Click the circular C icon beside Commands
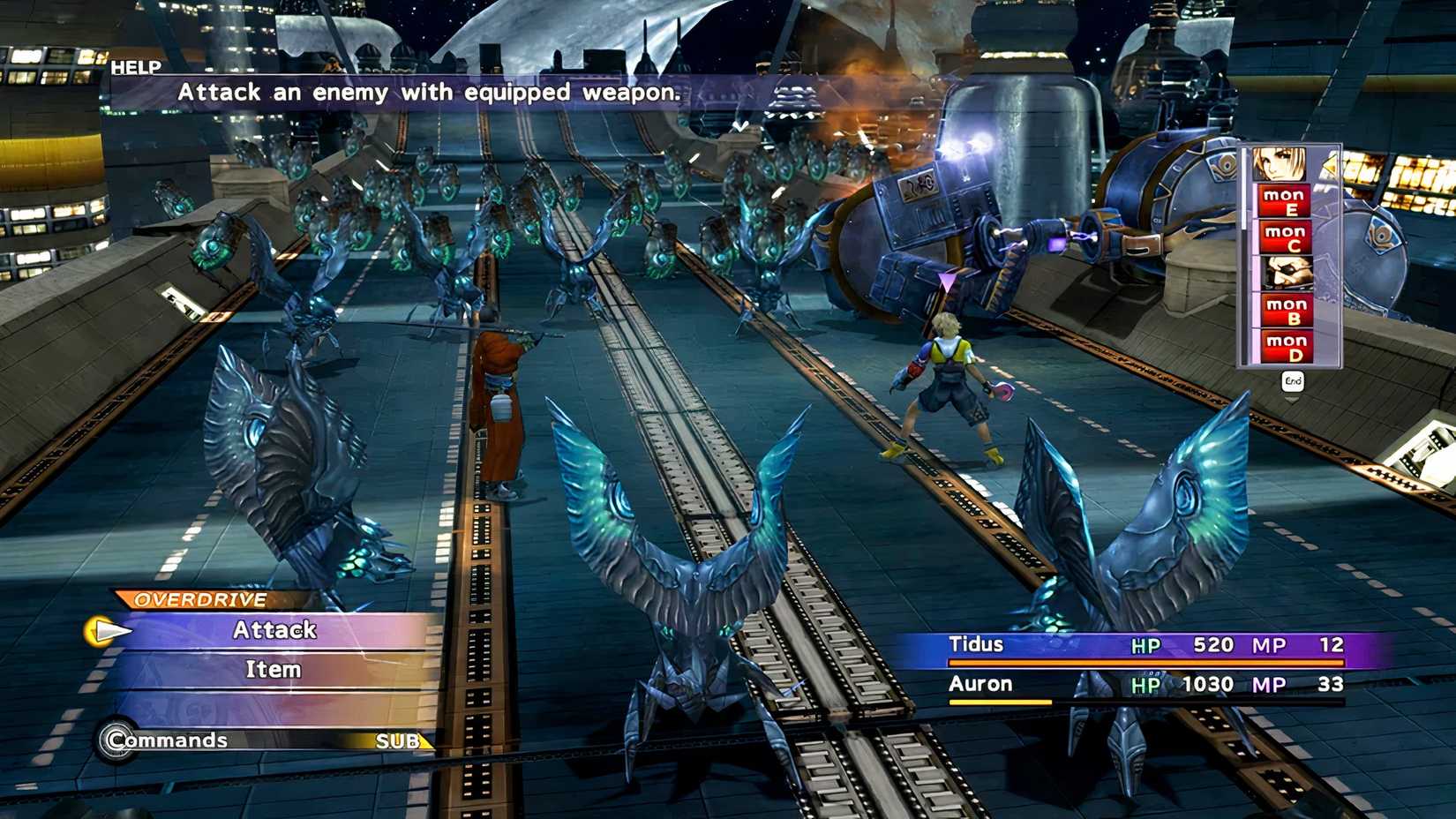Viewport: 1456px width, 819px height. (117, 740)
